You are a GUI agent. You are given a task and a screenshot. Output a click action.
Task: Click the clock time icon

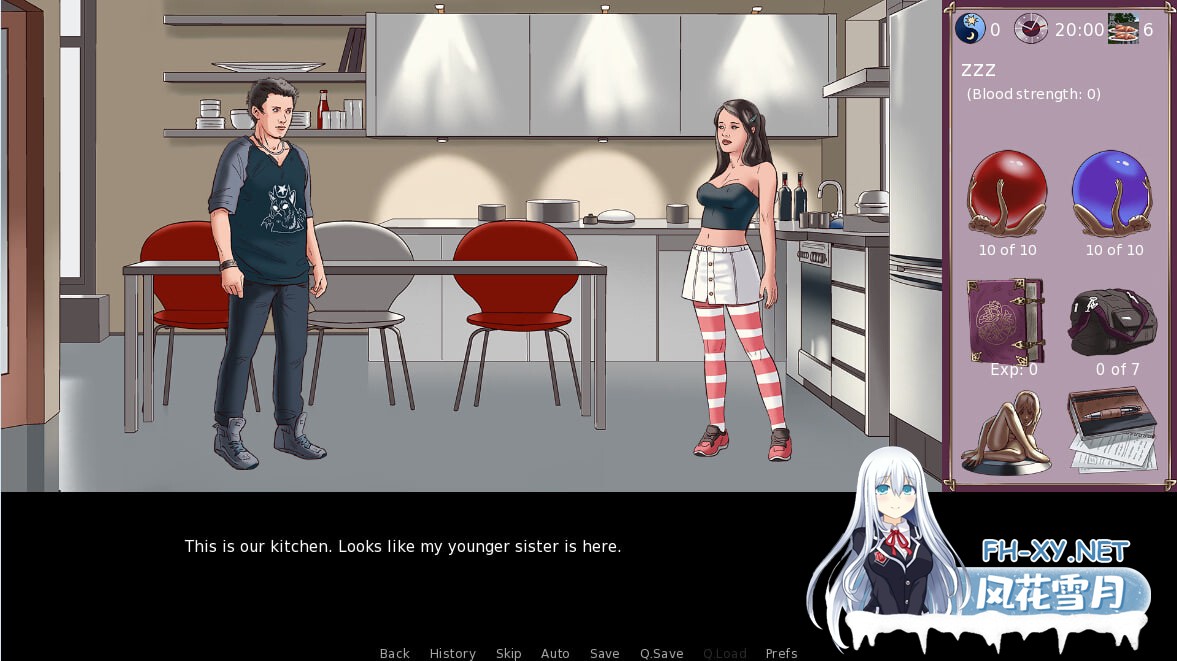(x=1031, y=29)
